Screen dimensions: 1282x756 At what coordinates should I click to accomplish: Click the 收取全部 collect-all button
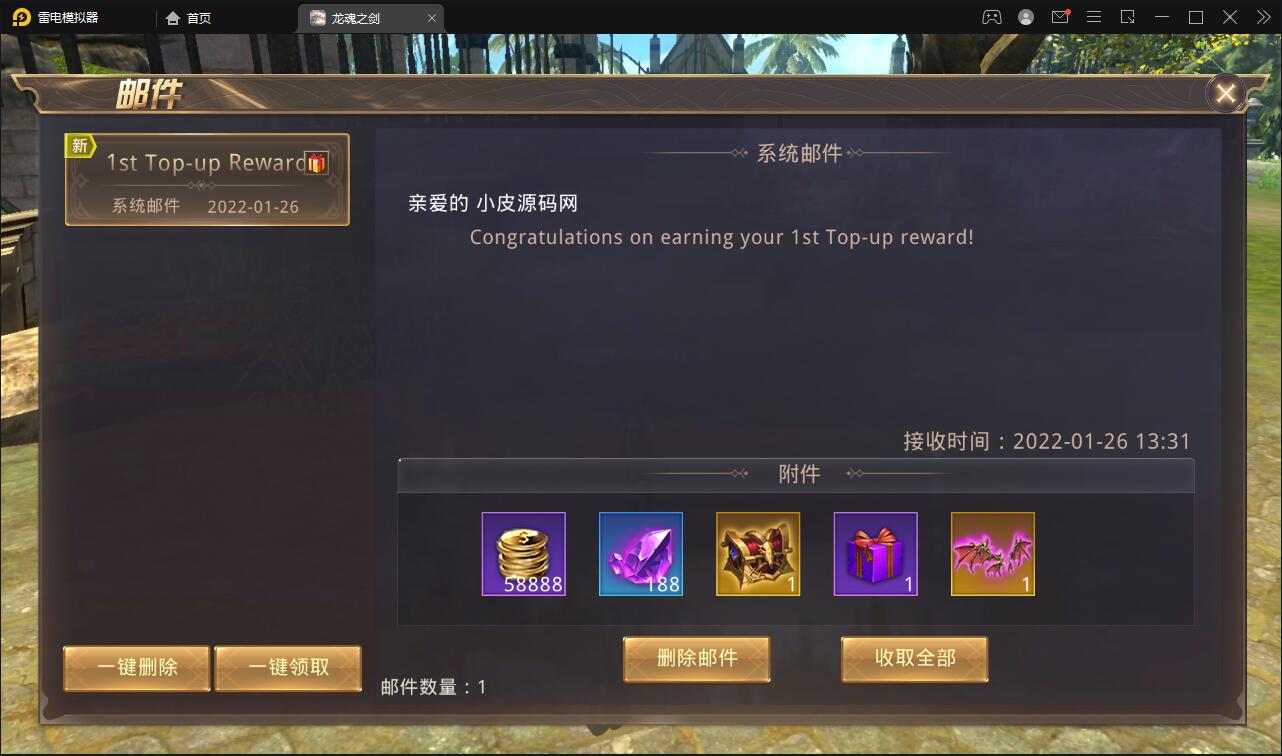tap(913, 659)
